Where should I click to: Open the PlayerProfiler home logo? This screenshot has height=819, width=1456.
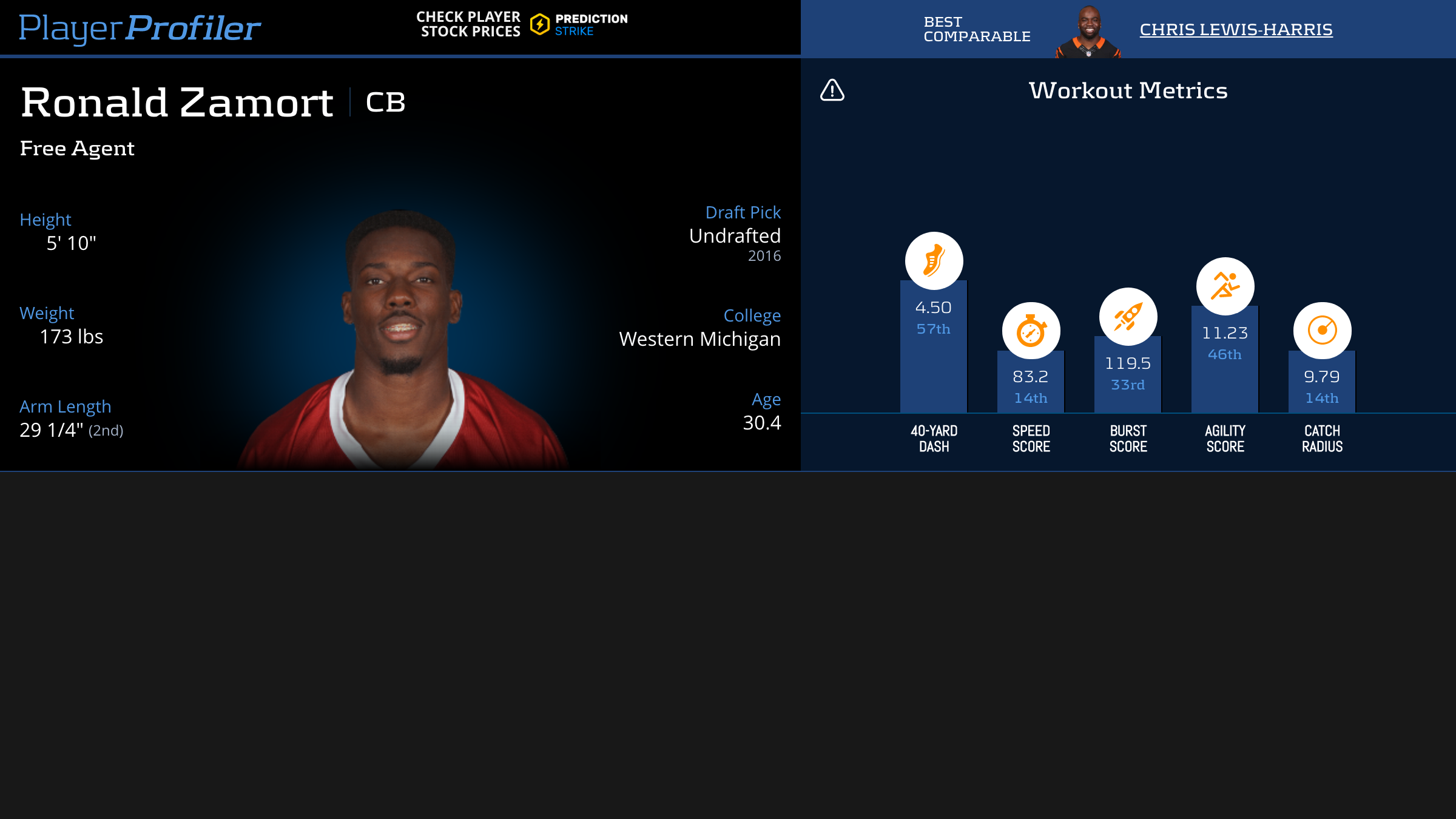(140, 28)
